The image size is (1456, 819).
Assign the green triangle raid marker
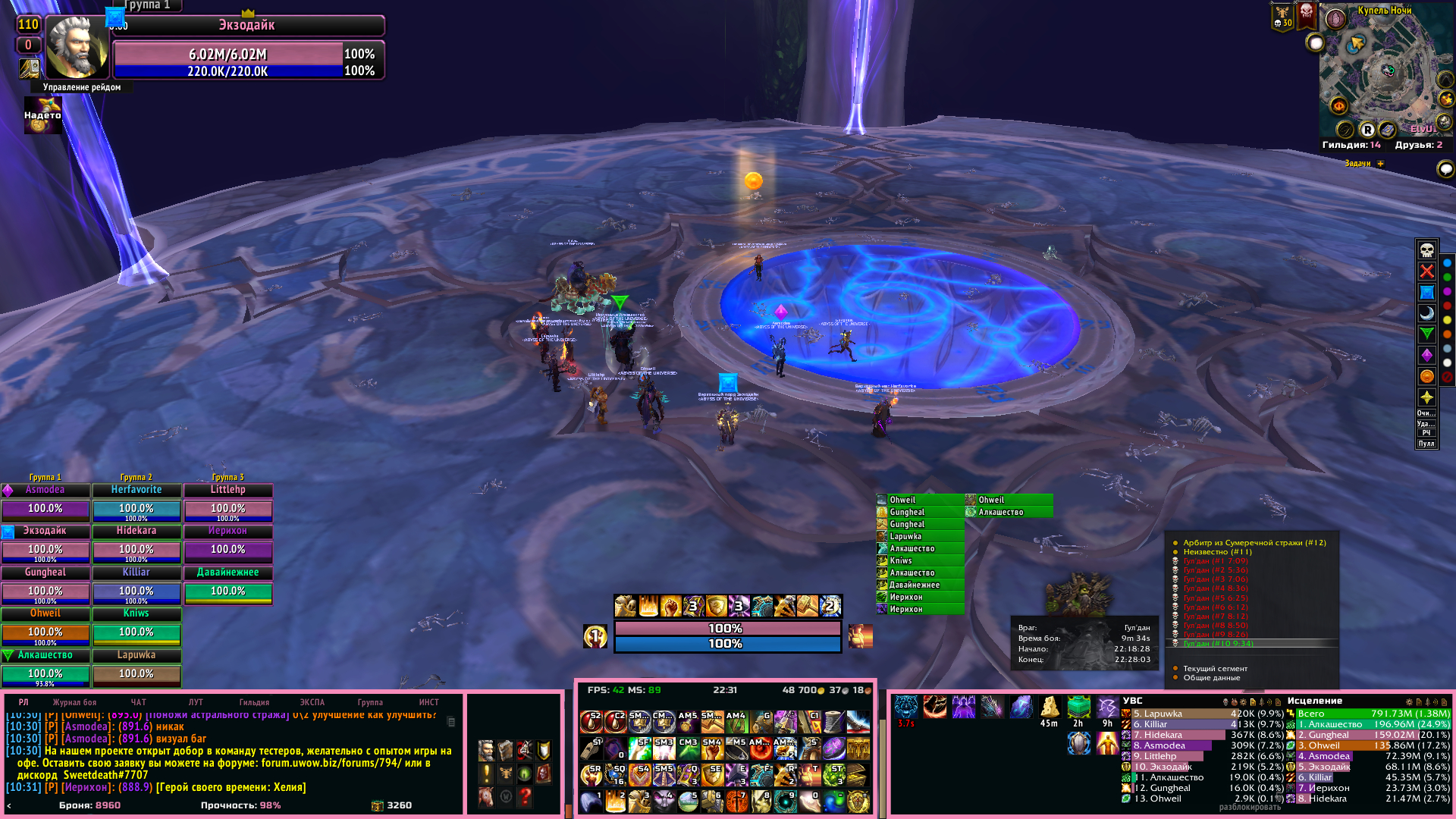tap(1426, 334)
